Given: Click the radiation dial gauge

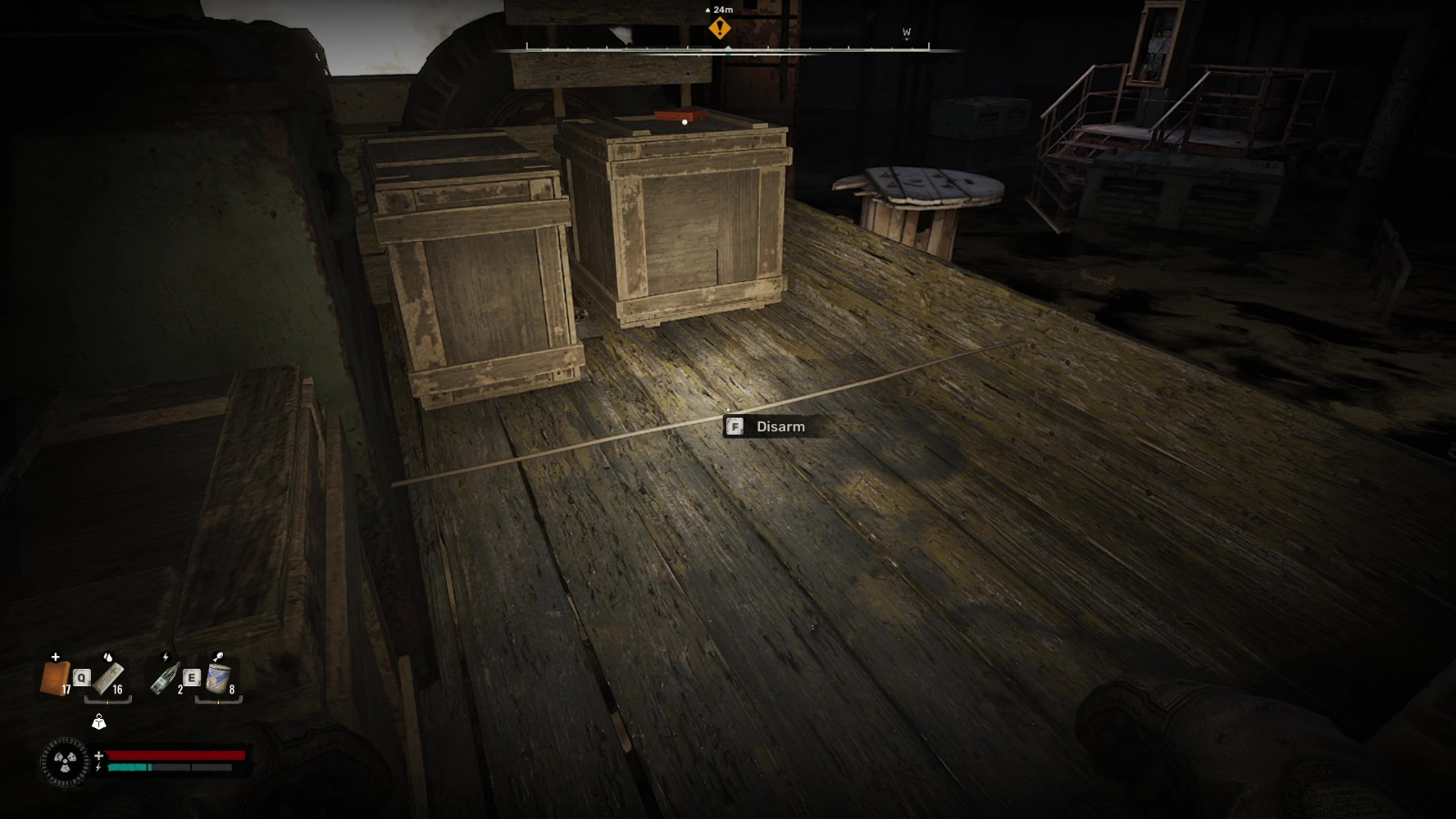Looking at the screenshot, I should tap(65, 763).
